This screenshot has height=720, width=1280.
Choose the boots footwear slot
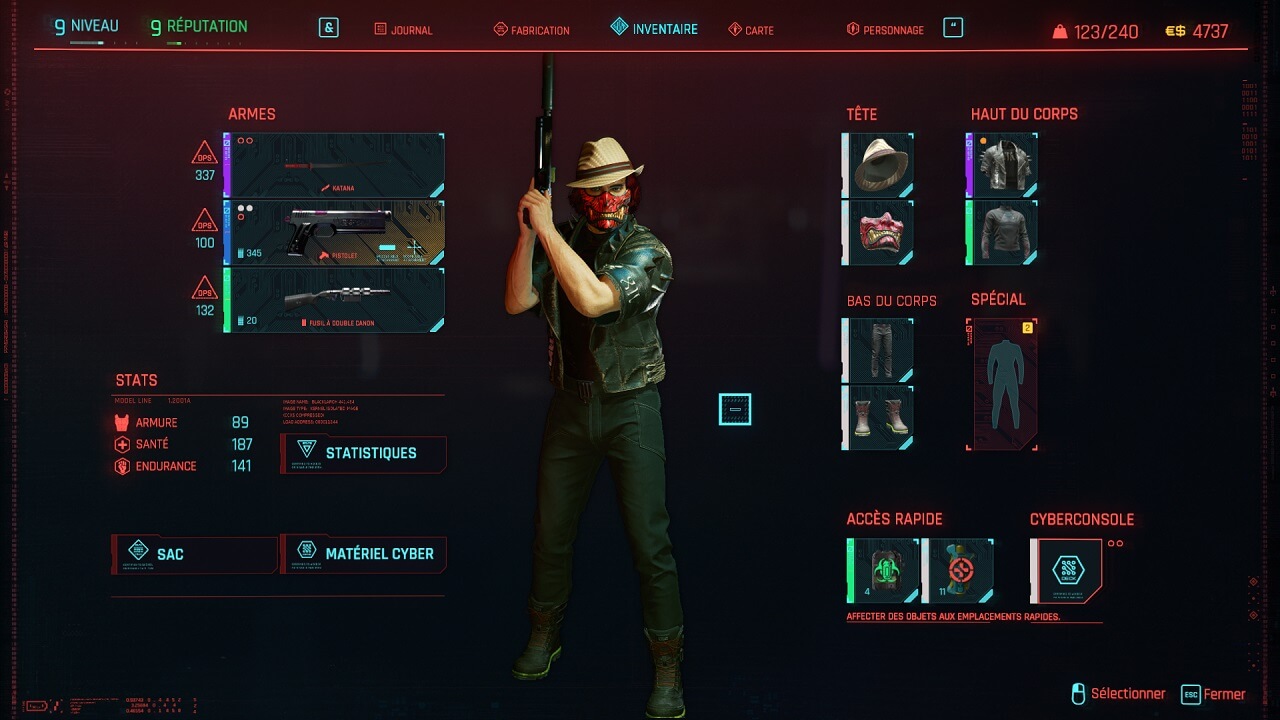880,417
